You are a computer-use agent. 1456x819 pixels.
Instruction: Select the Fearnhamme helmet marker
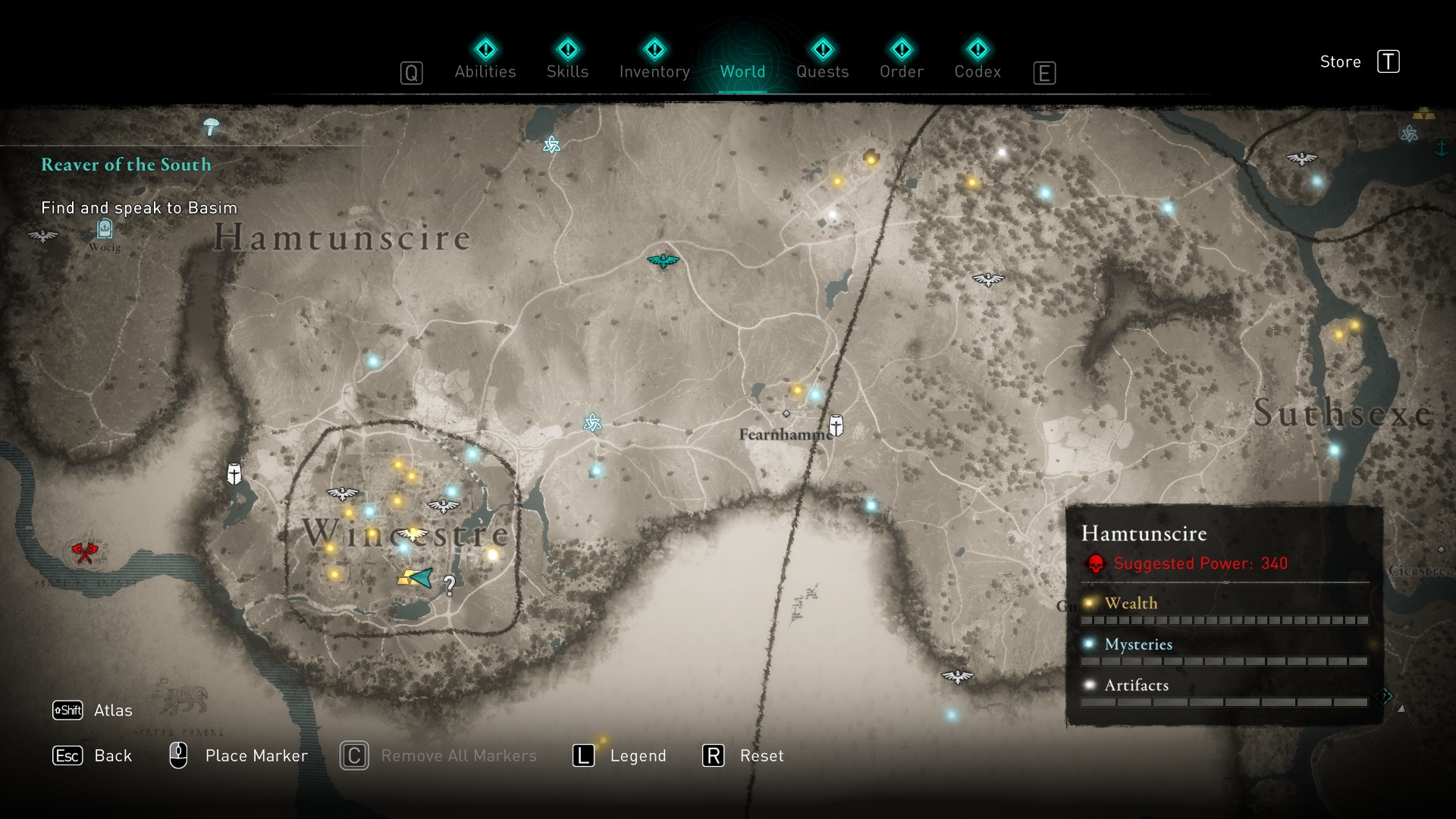(836, 425)
